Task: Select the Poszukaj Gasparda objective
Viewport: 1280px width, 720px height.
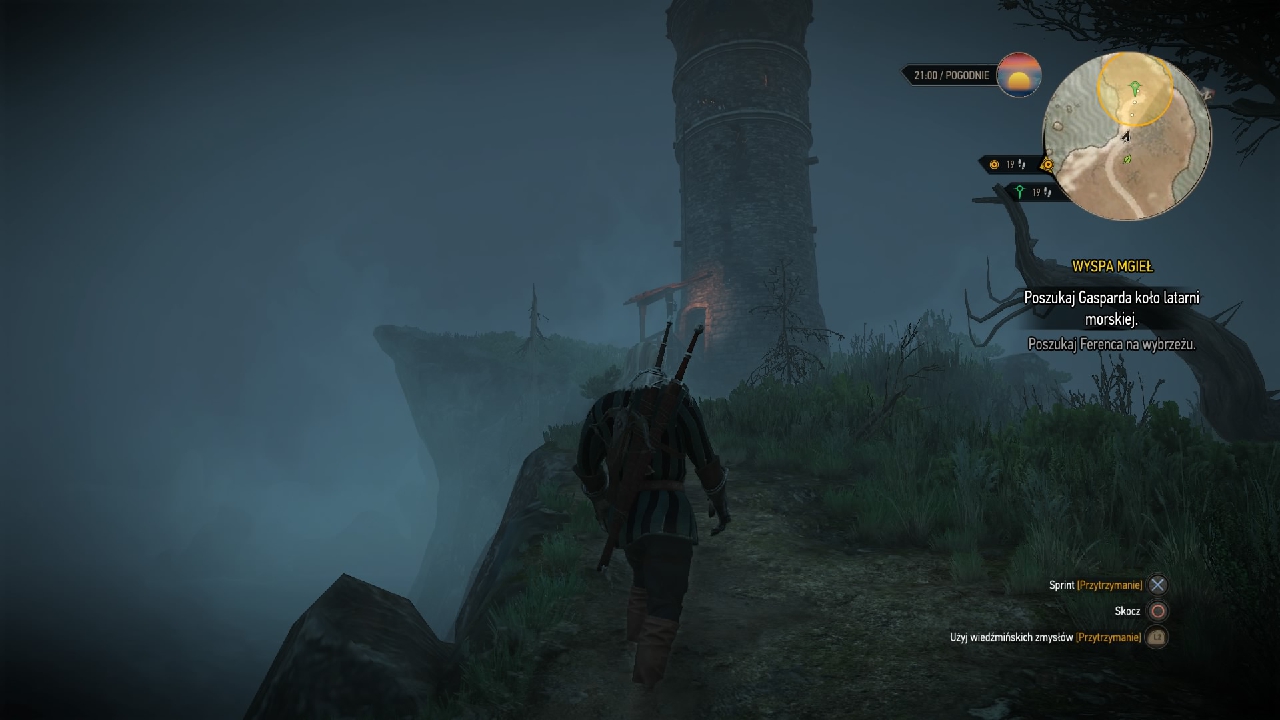Action: pyautogui.click(x=1111, y=308)
